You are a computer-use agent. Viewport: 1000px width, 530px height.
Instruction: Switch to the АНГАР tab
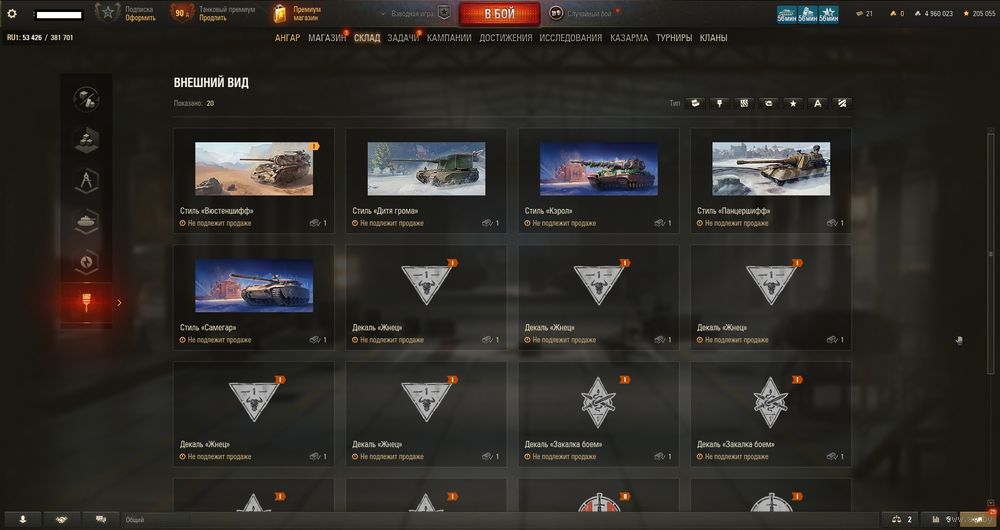(x=287, y=38)
